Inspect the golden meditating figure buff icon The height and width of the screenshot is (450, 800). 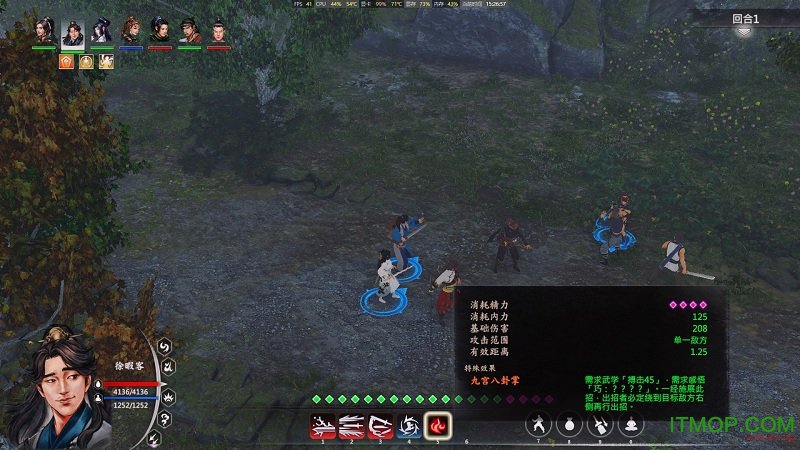coord(86,61)
